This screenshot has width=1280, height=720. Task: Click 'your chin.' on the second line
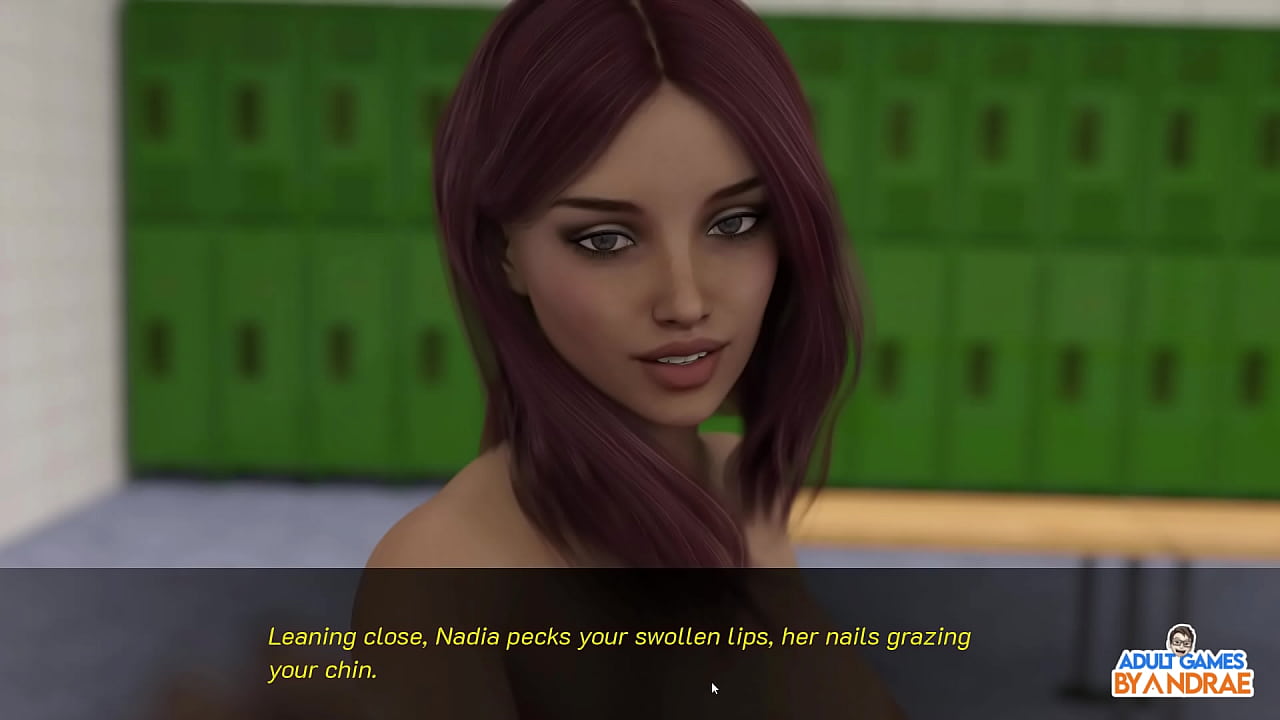pos(322,672)
